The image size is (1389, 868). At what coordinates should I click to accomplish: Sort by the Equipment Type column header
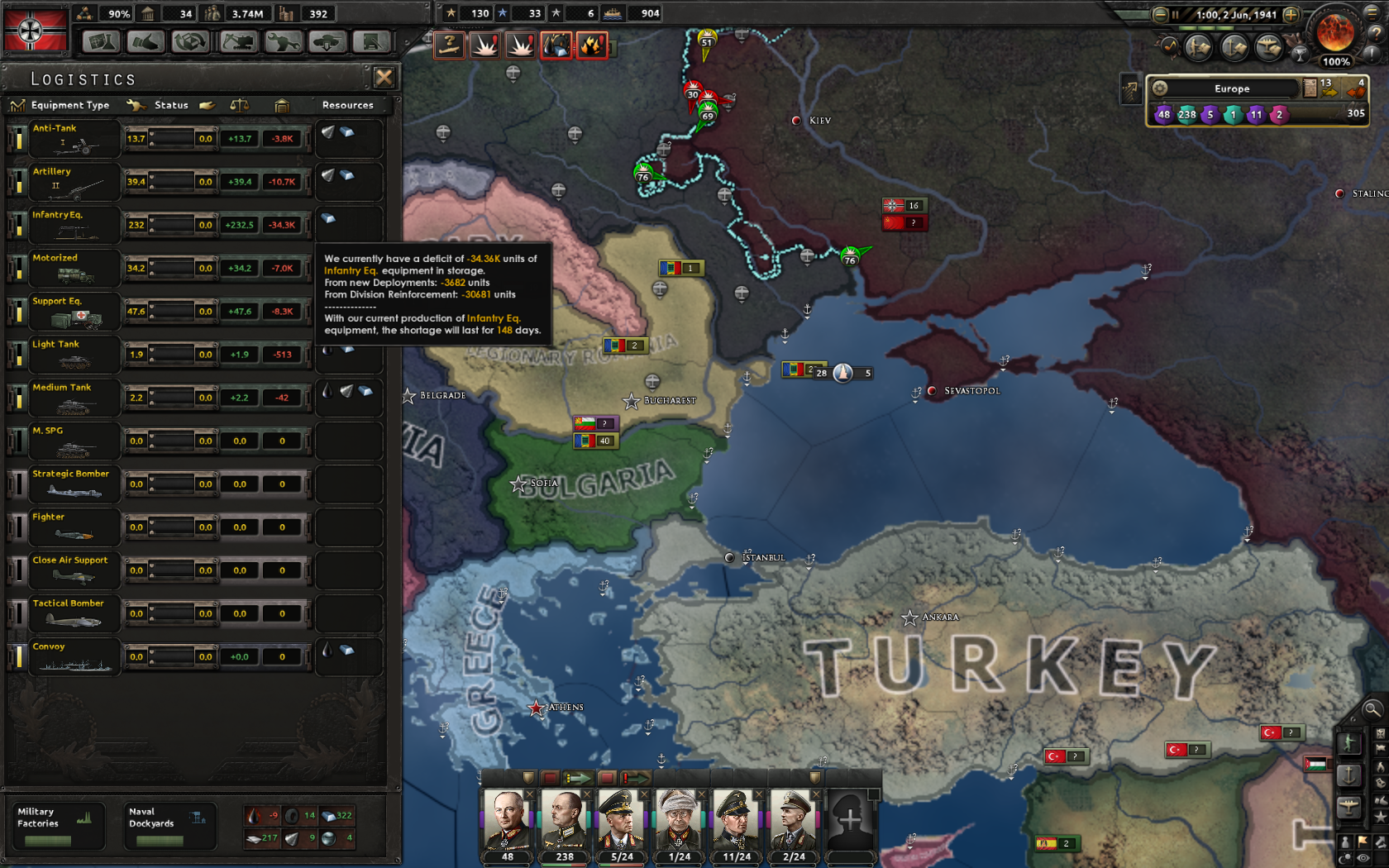[x=69, y=105]
